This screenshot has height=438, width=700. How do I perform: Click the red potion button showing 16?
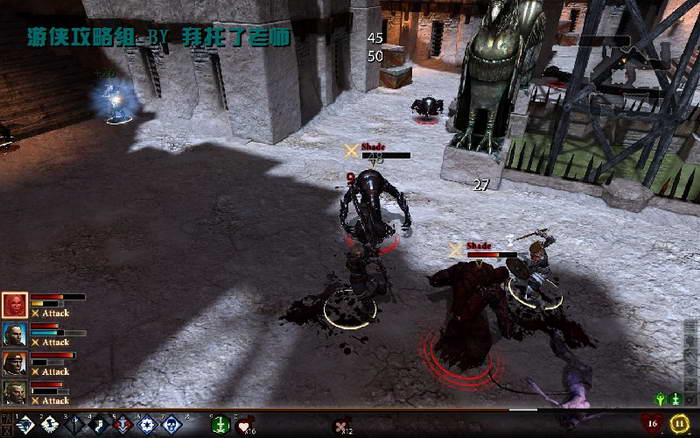[653, 424]
